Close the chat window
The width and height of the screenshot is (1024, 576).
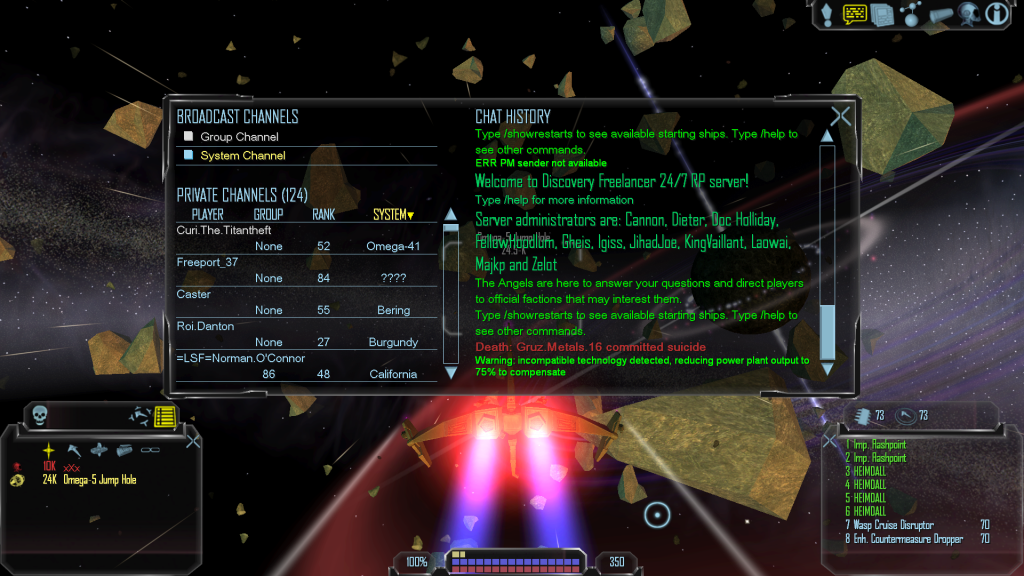click(x=840, y=116)
